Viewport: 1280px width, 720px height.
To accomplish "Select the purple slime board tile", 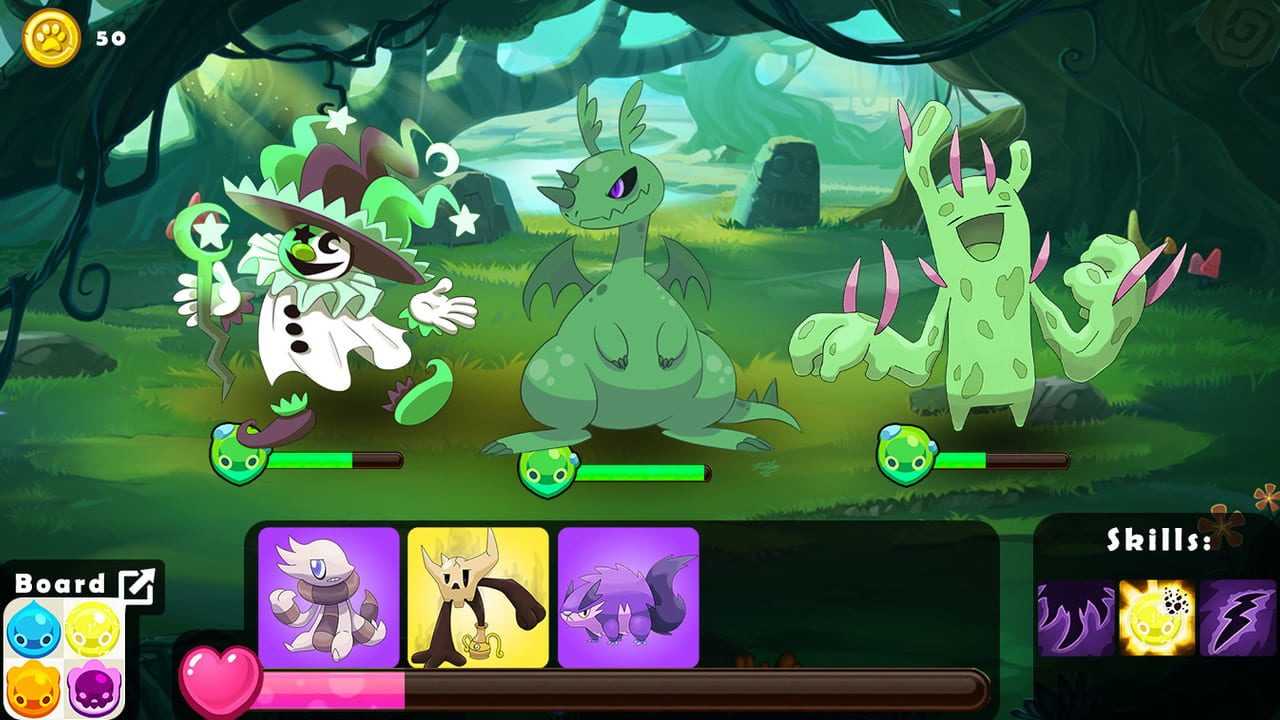I will tap(93, 689).
